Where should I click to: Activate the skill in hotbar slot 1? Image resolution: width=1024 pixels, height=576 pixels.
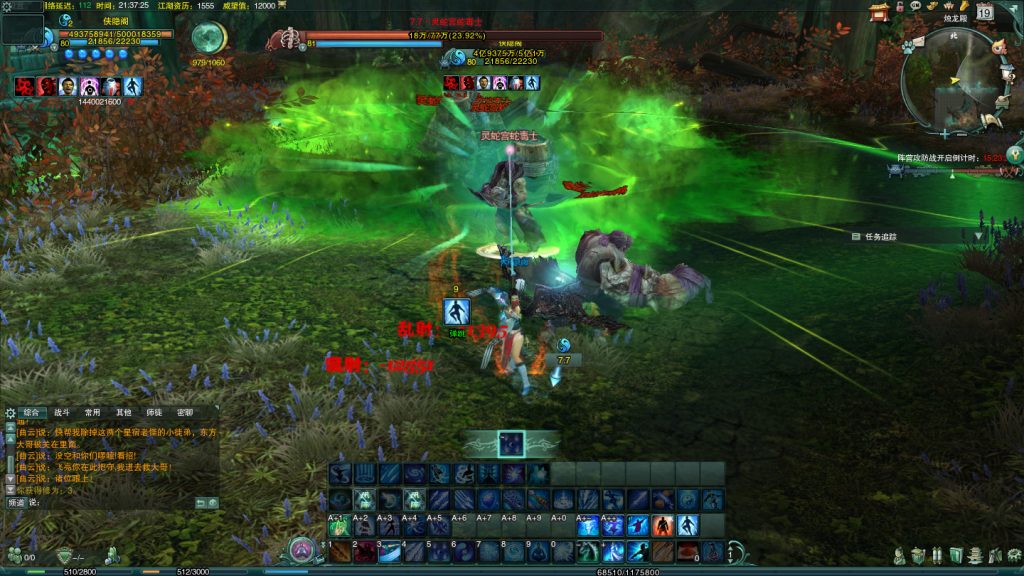pos(340,551)
